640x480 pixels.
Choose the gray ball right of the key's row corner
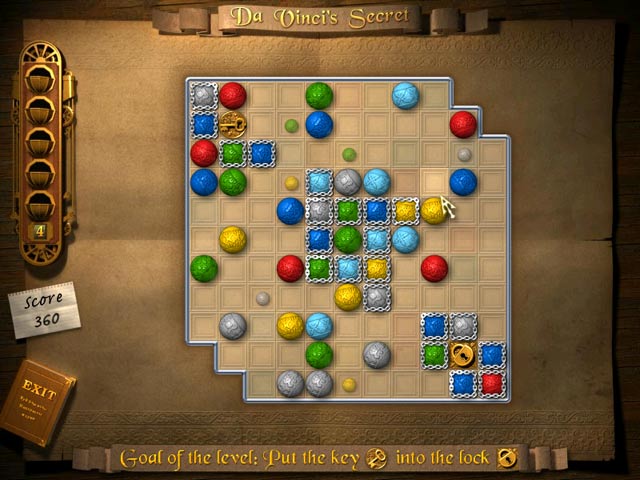click(465, 154)
